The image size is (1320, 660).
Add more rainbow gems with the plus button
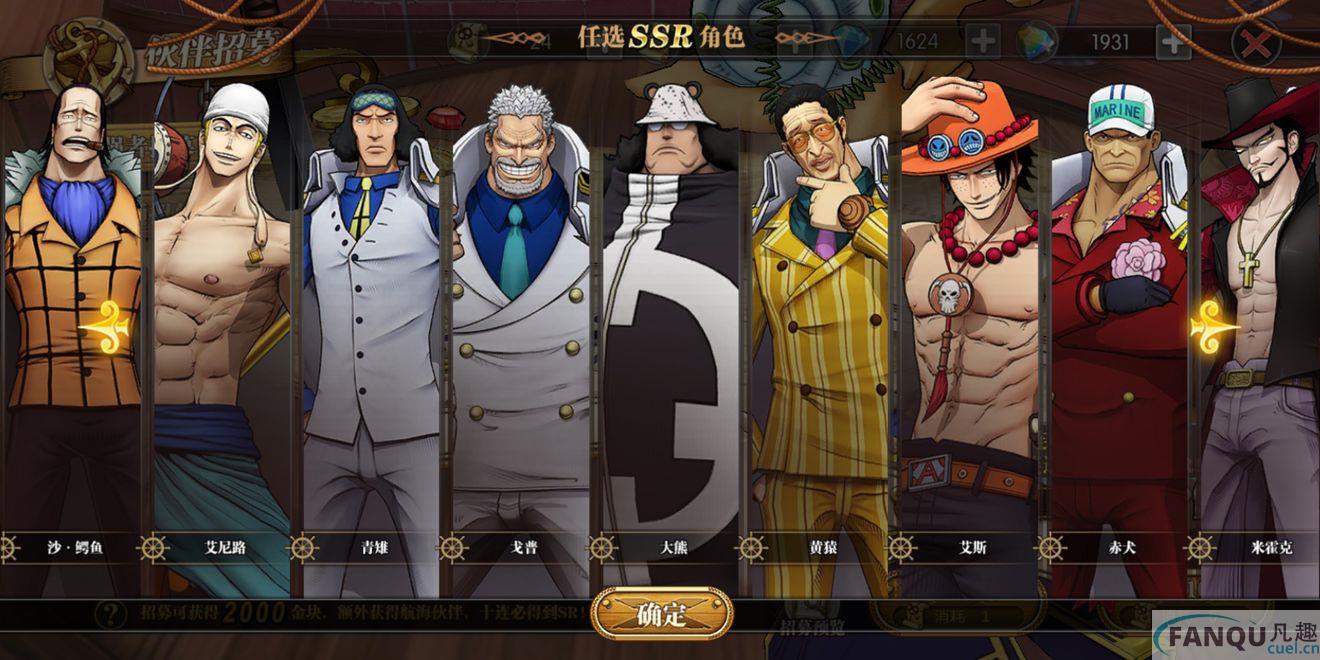pos(1173,42)
